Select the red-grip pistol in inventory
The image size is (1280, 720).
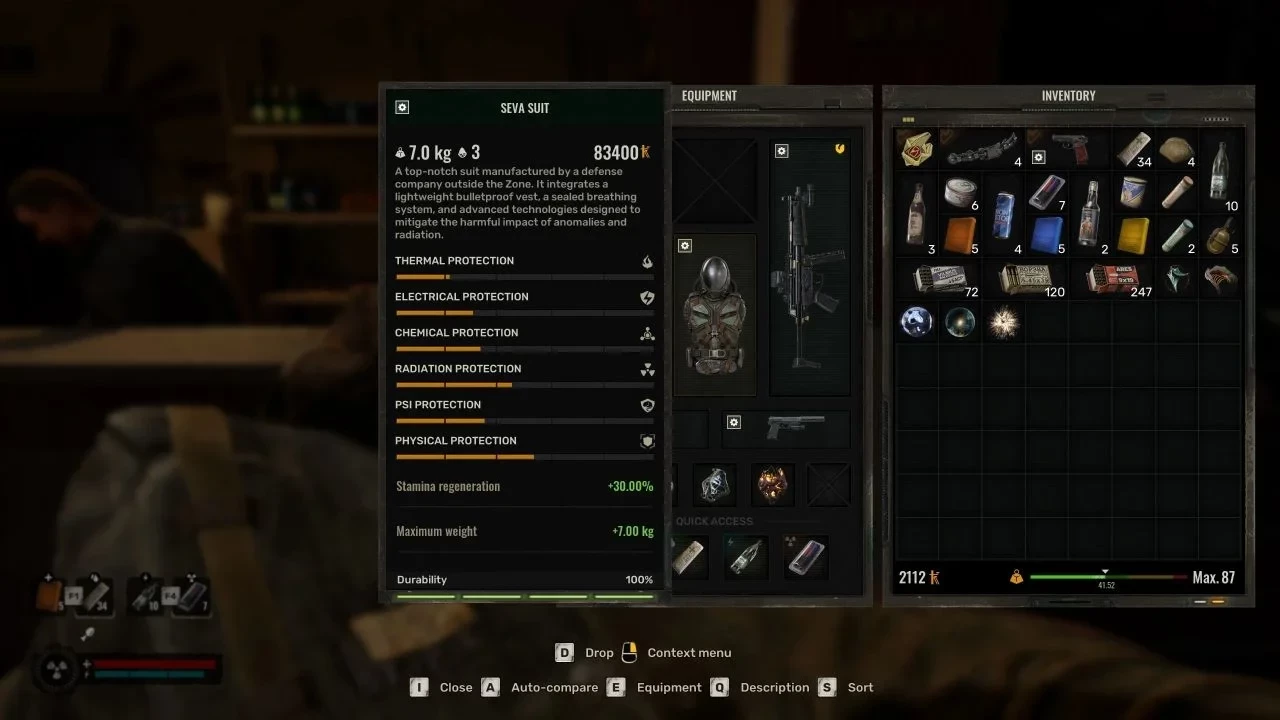coord(1074,150)
